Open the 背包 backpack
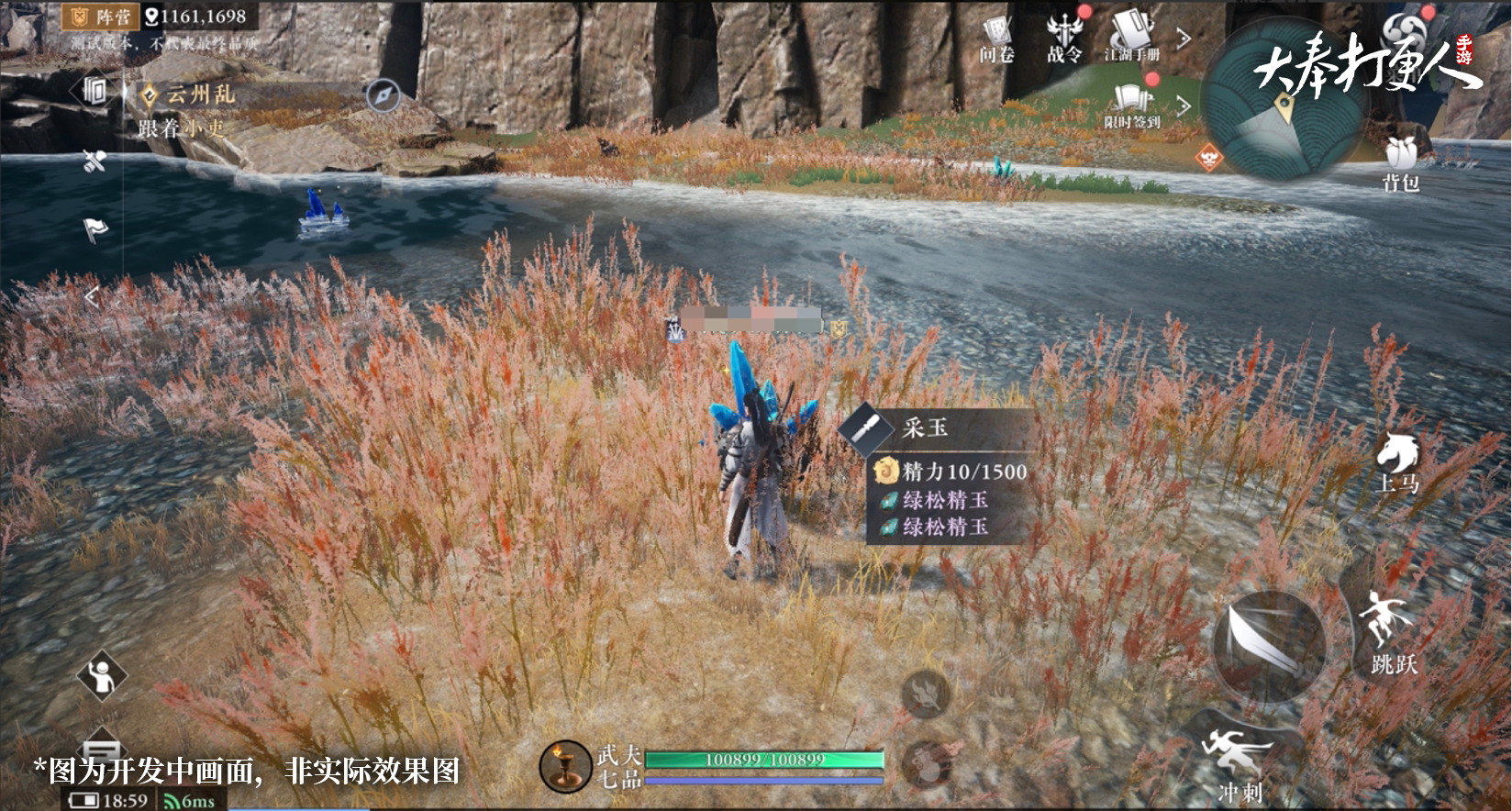 point(1400,163)
